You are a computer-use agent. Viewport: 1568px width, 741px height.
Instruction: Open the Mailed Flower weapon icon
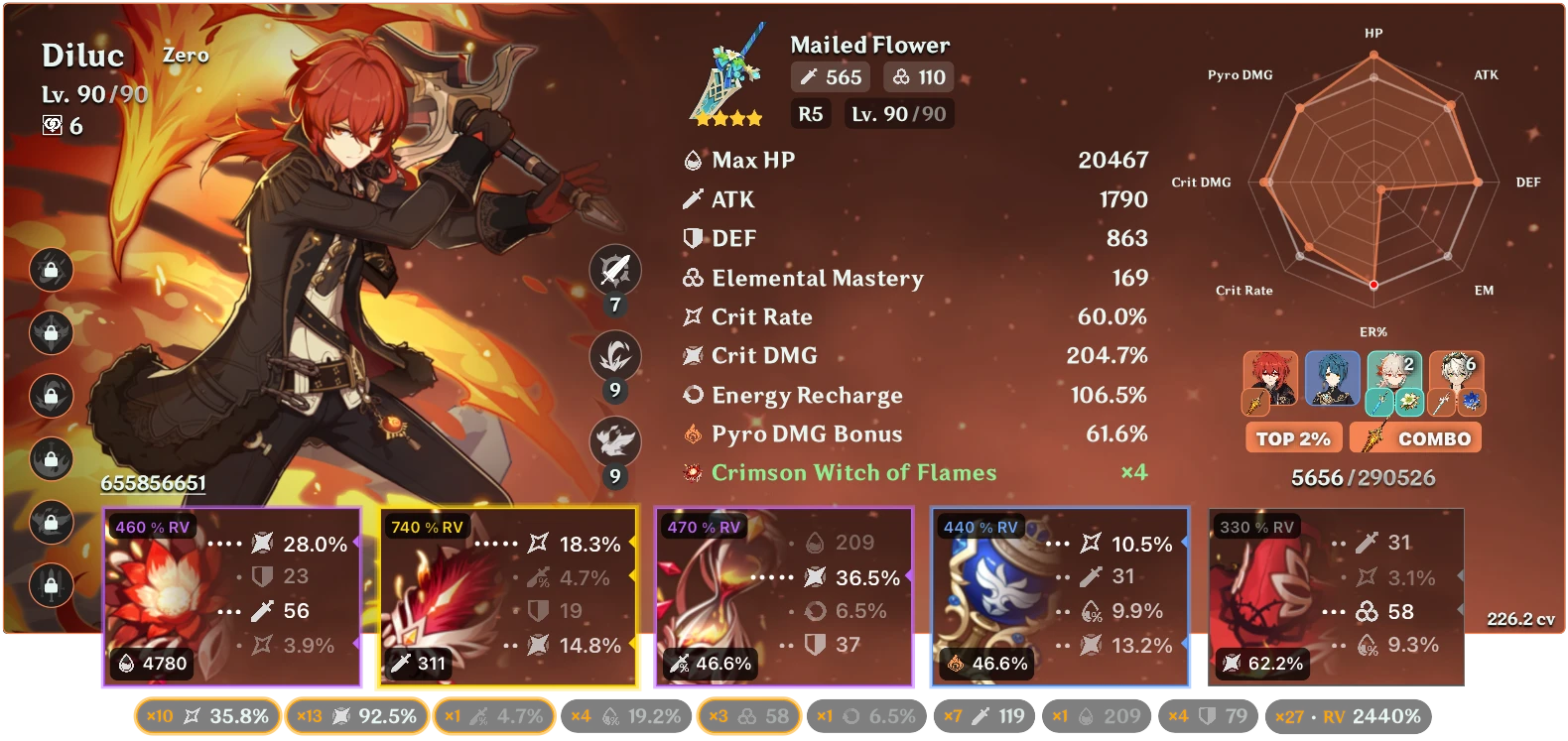click(x=724, y=77)
